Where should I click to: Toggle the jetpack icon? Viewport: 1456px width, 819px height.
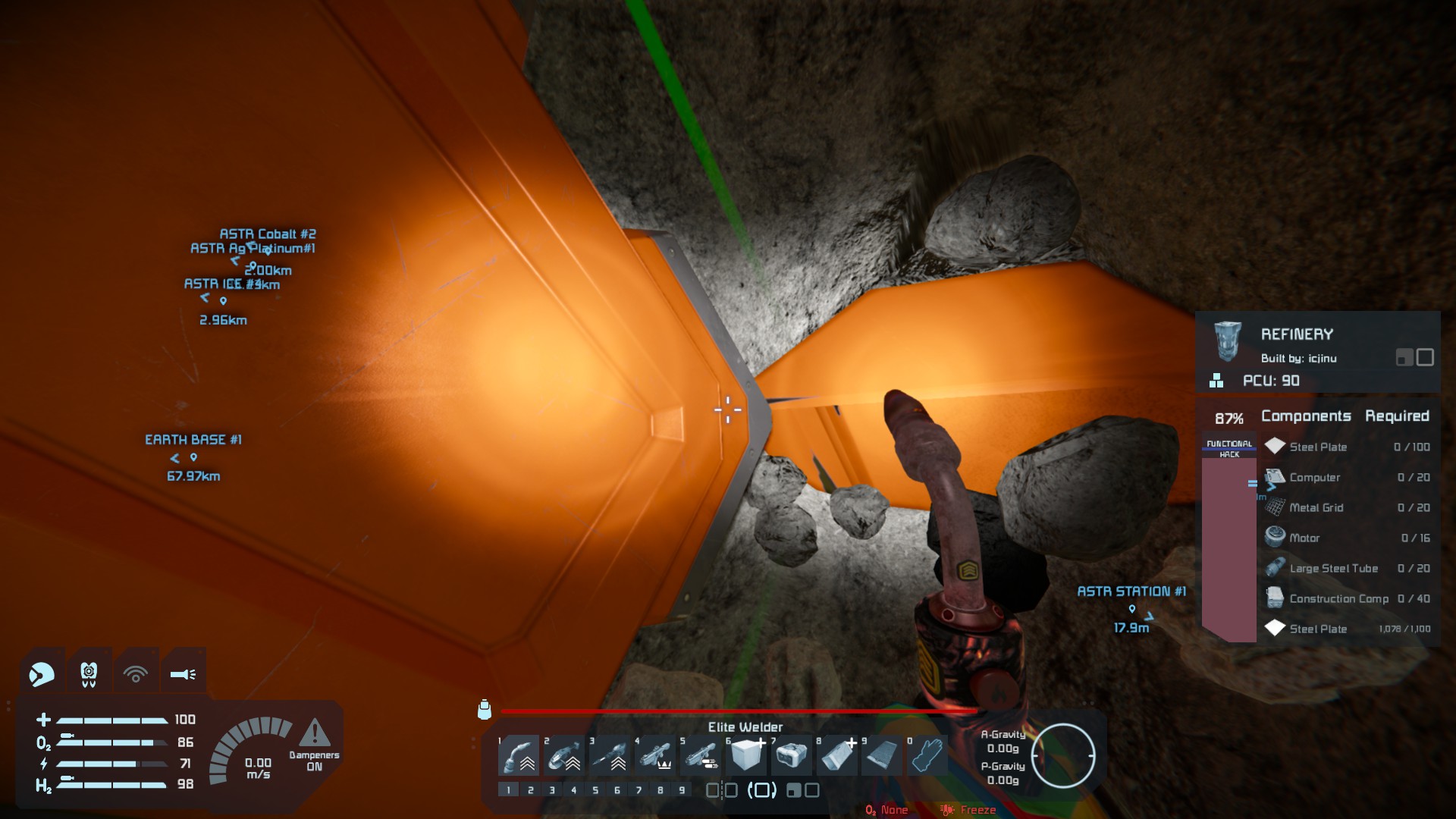pos(89,673)
